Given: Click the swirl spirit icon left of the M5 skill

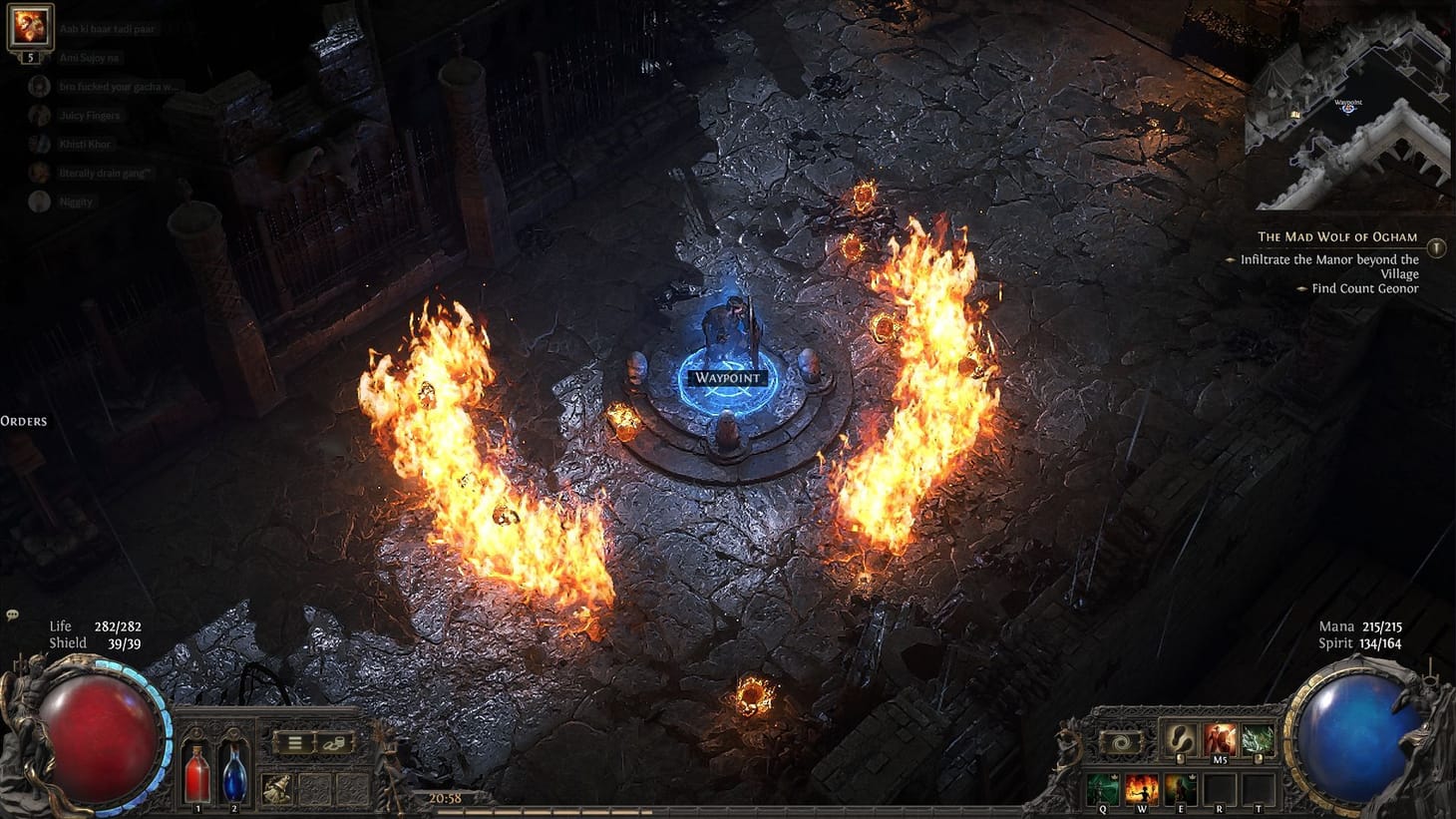Looking at the screenshot, I should coord(1123,741).
